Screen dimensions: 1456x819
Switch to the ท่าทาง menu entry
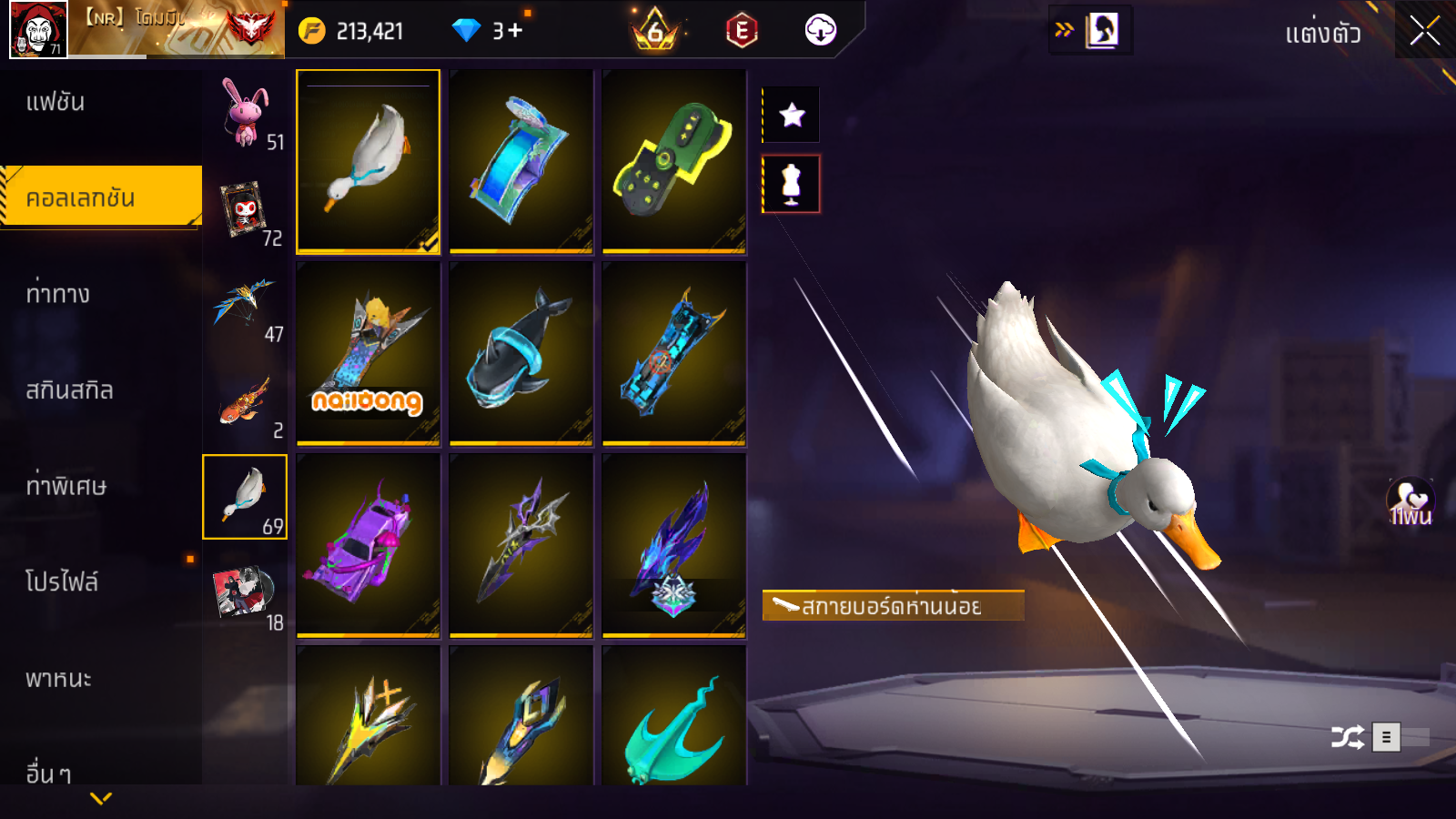pyautogui.click(x=57, y=294)
